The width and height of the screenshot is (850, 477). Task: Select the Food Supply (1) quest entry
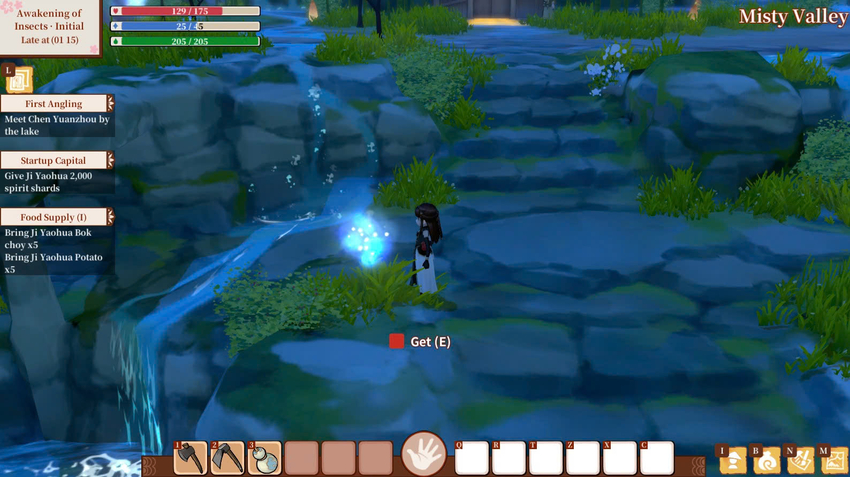[x=56, y=217]
